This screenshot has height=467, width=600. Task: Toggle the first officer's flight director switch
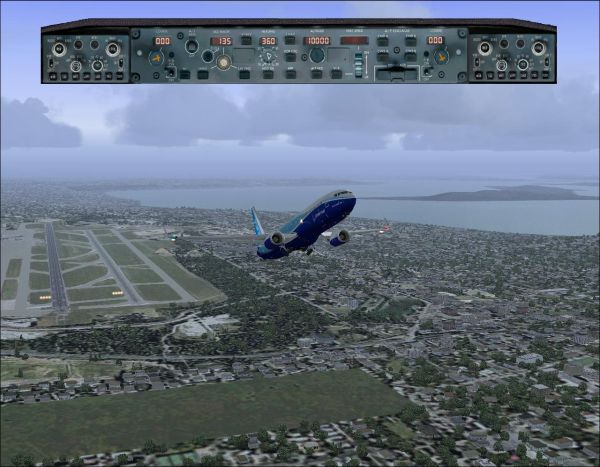click(x=424, y=70)
